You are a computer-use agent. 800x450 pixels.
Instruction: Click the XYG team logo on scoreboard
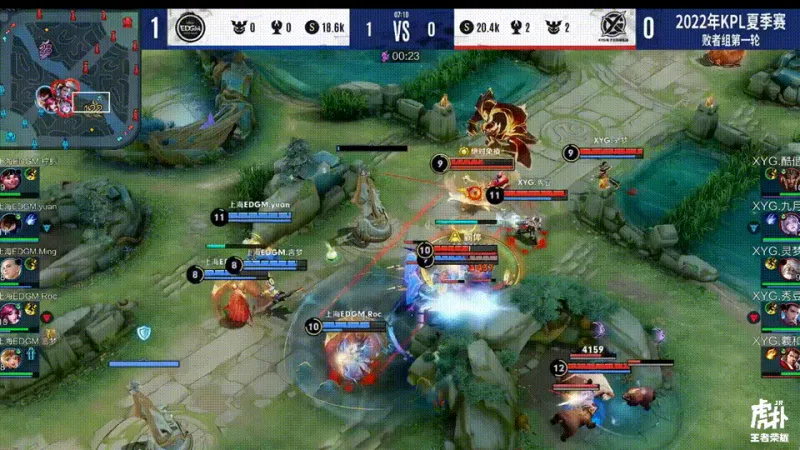[x=613, y=27]
